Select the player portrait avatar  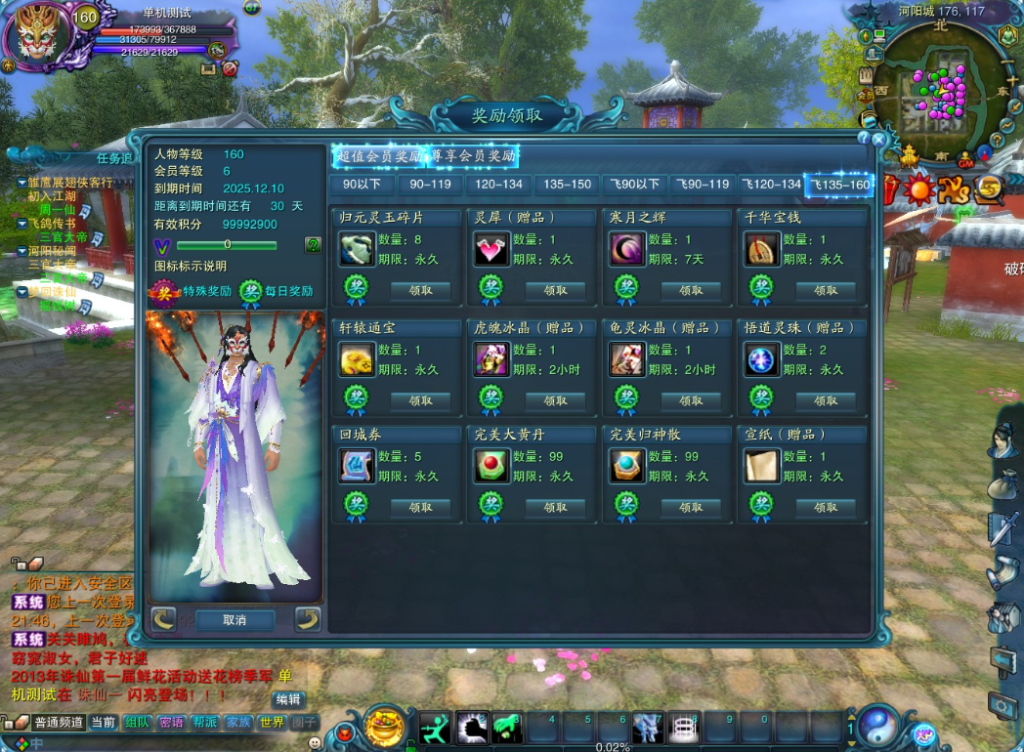42,36
